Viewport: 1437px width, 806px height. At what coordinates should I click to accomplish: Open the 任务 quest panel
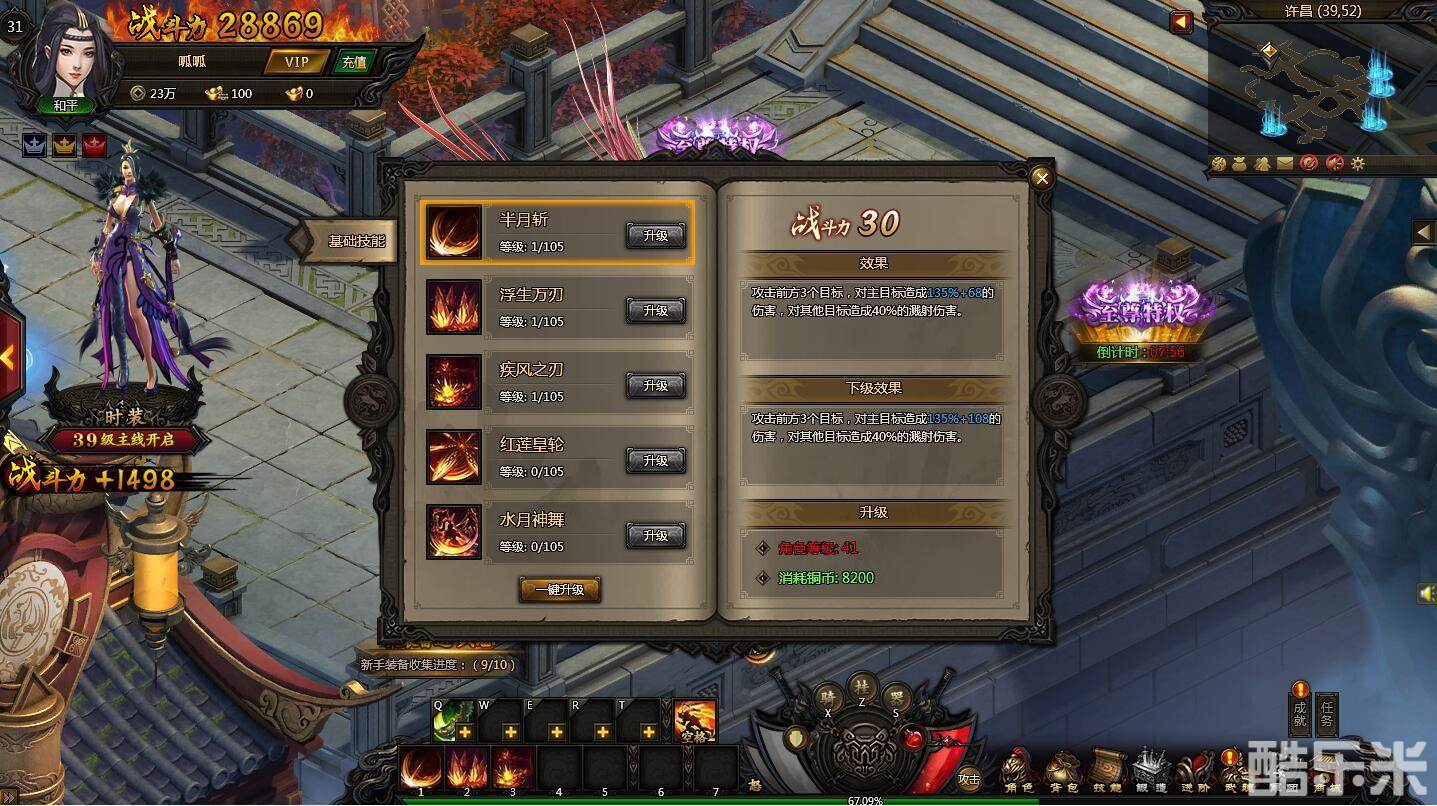click(1327, 713)
